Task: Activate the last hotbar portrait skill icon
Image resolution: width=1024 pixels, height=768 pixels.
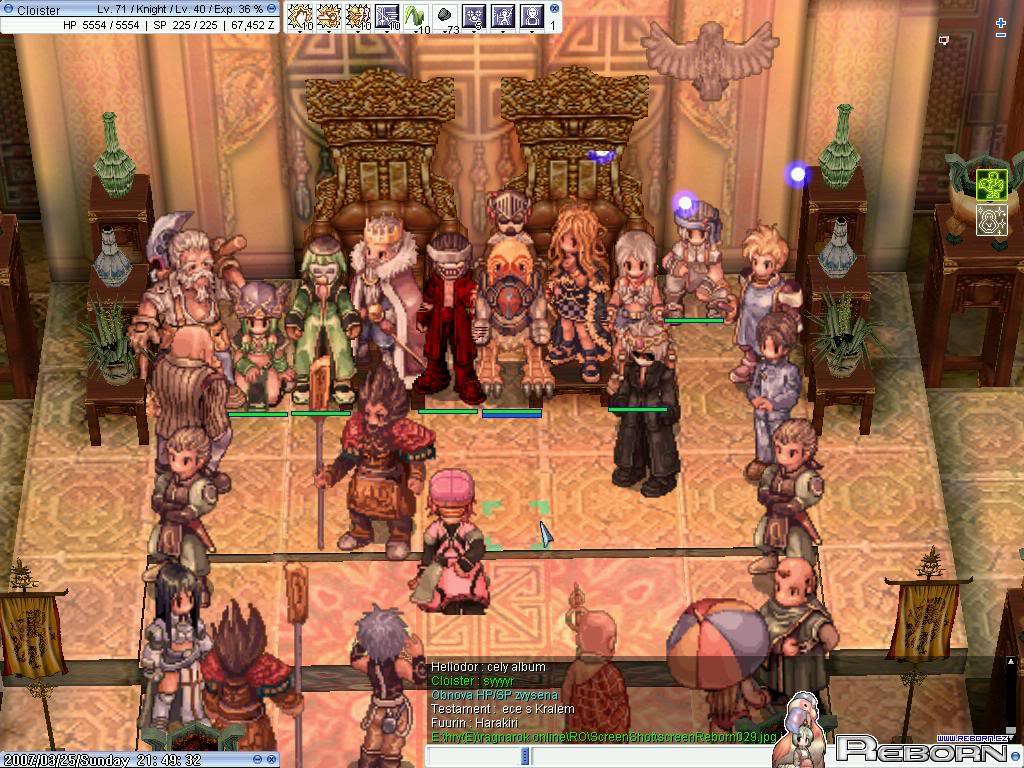Action: [531, 16]
